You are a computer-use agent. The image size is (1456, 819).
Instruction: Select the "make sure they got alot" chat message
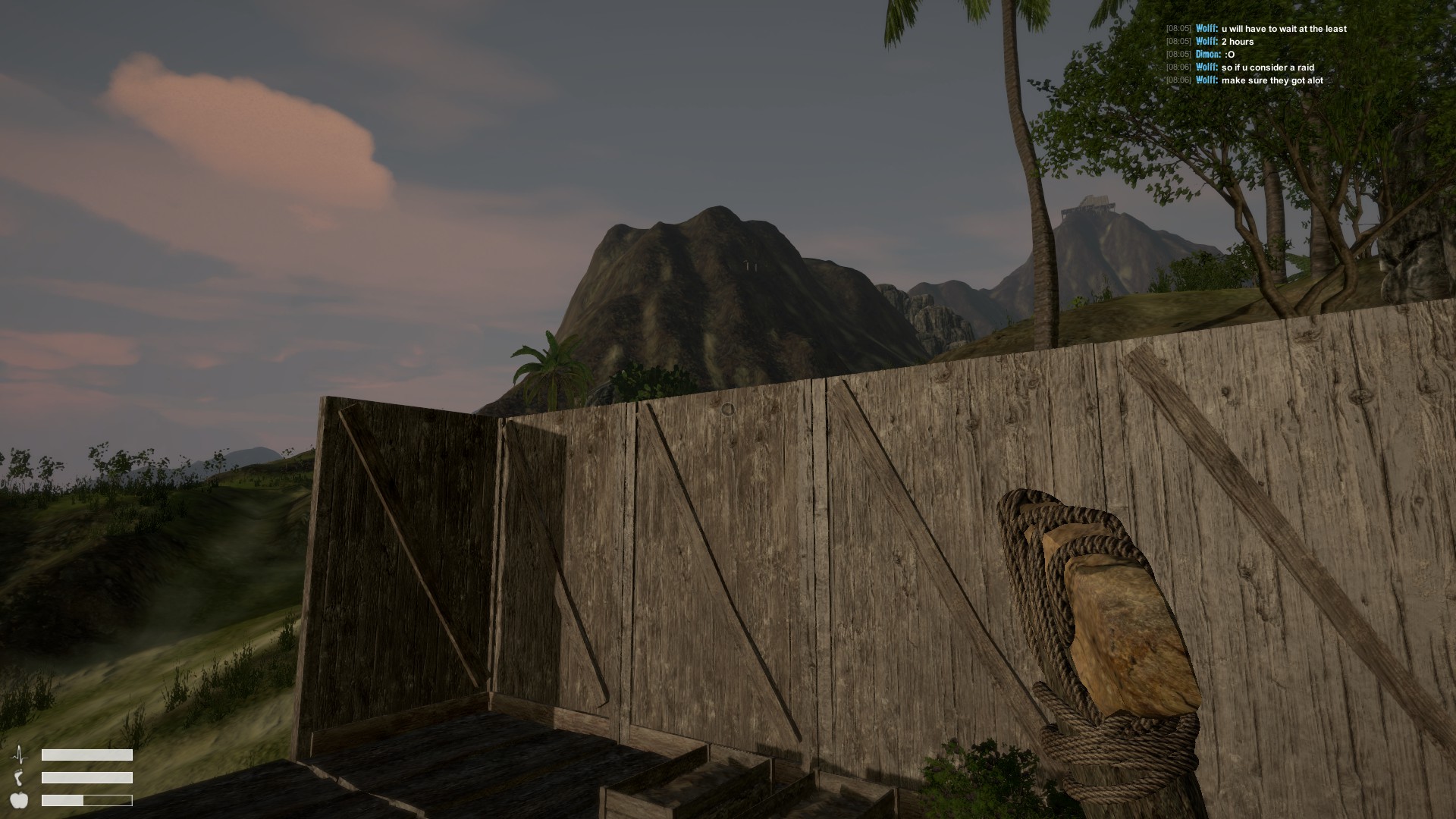click(1272, 80)
